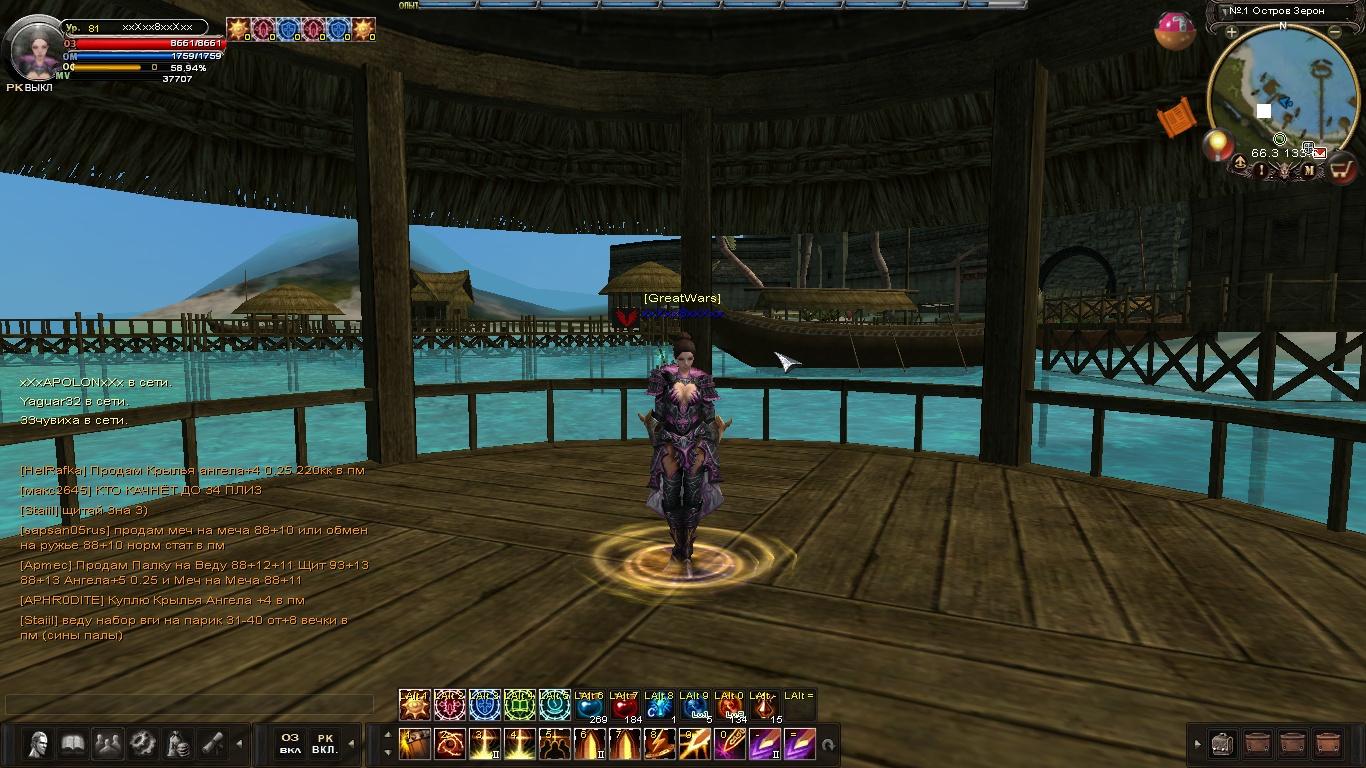Zoom in the minimap with the plus button

click(x=1232, y=32)
